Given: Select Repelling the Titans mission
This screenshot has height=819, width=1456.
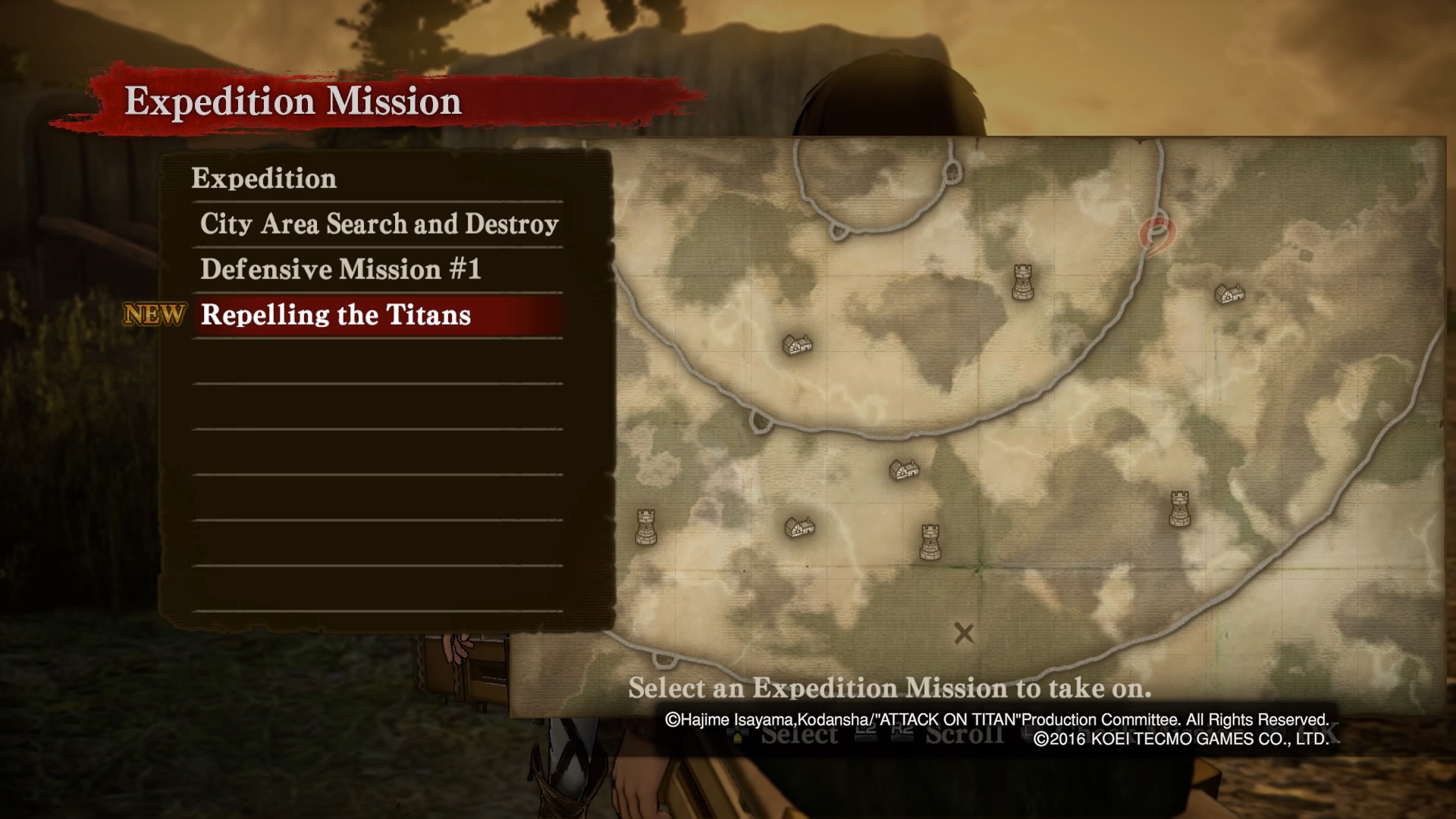Looking at the screenshot, I should point(336,315).
